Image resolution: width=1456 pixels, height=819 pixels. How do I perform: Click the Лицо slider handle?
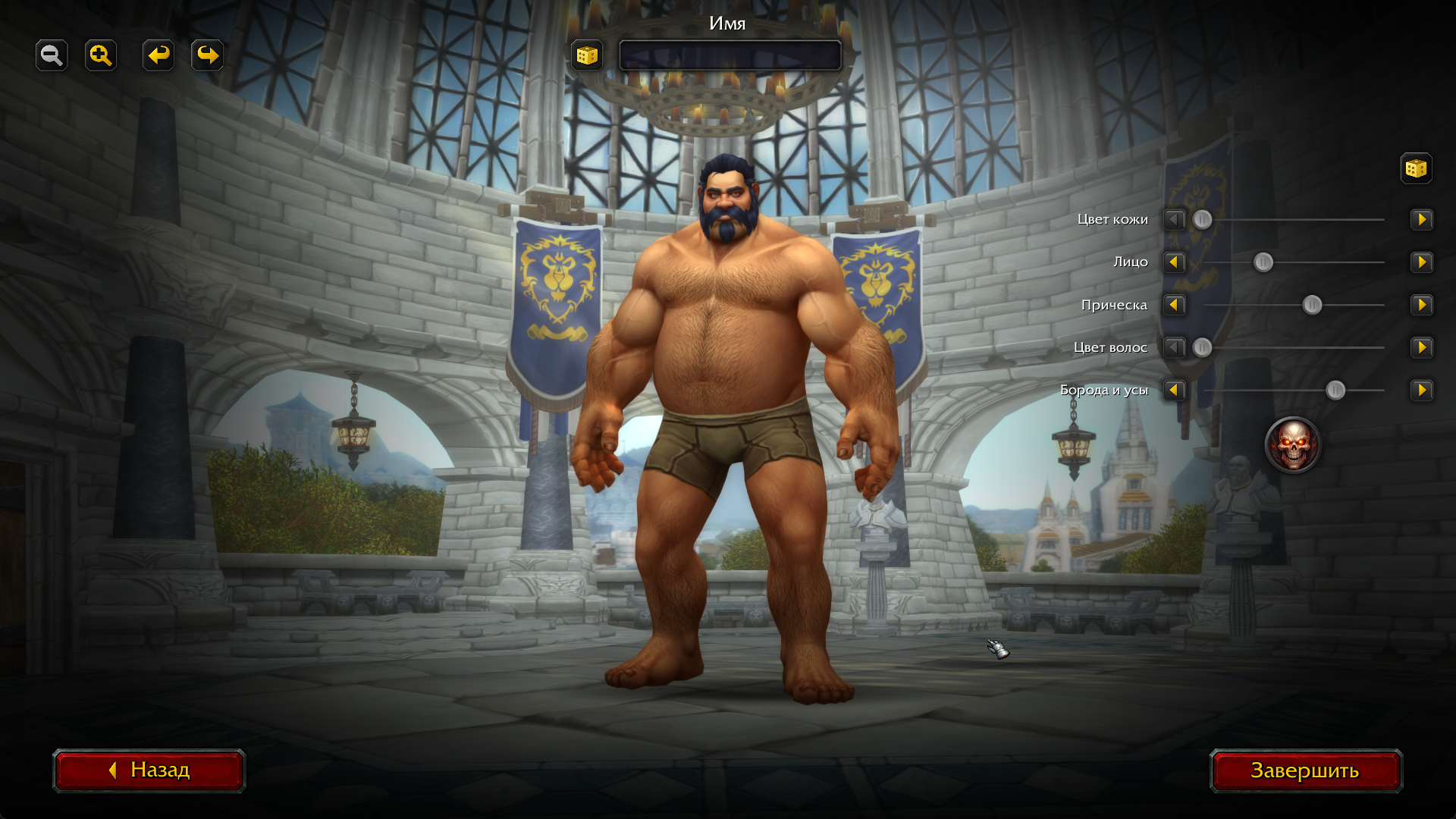point(1263,262)
